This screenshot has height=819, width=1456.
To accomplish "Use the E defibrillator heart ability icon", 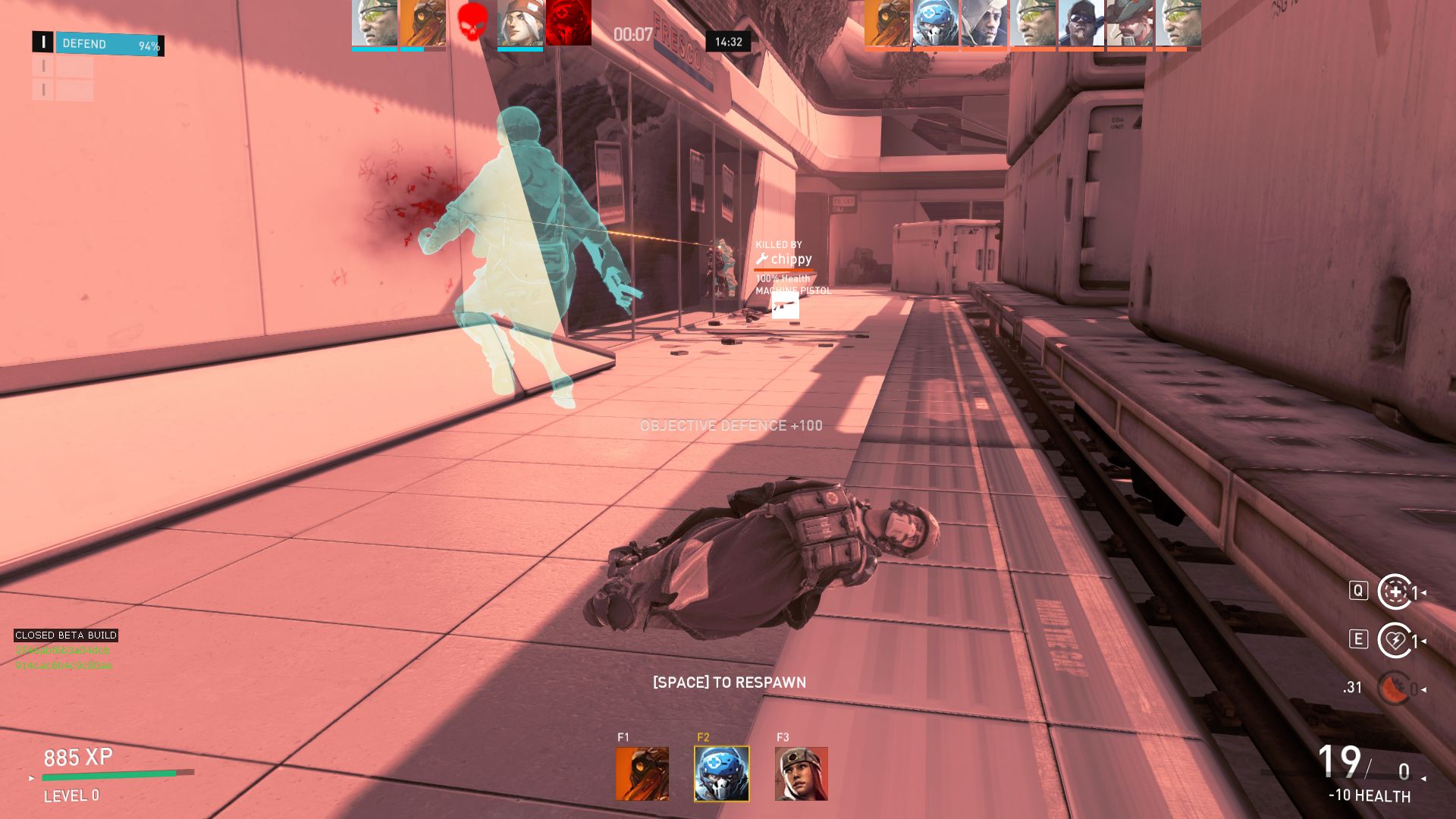I will tap(1394, 641).
